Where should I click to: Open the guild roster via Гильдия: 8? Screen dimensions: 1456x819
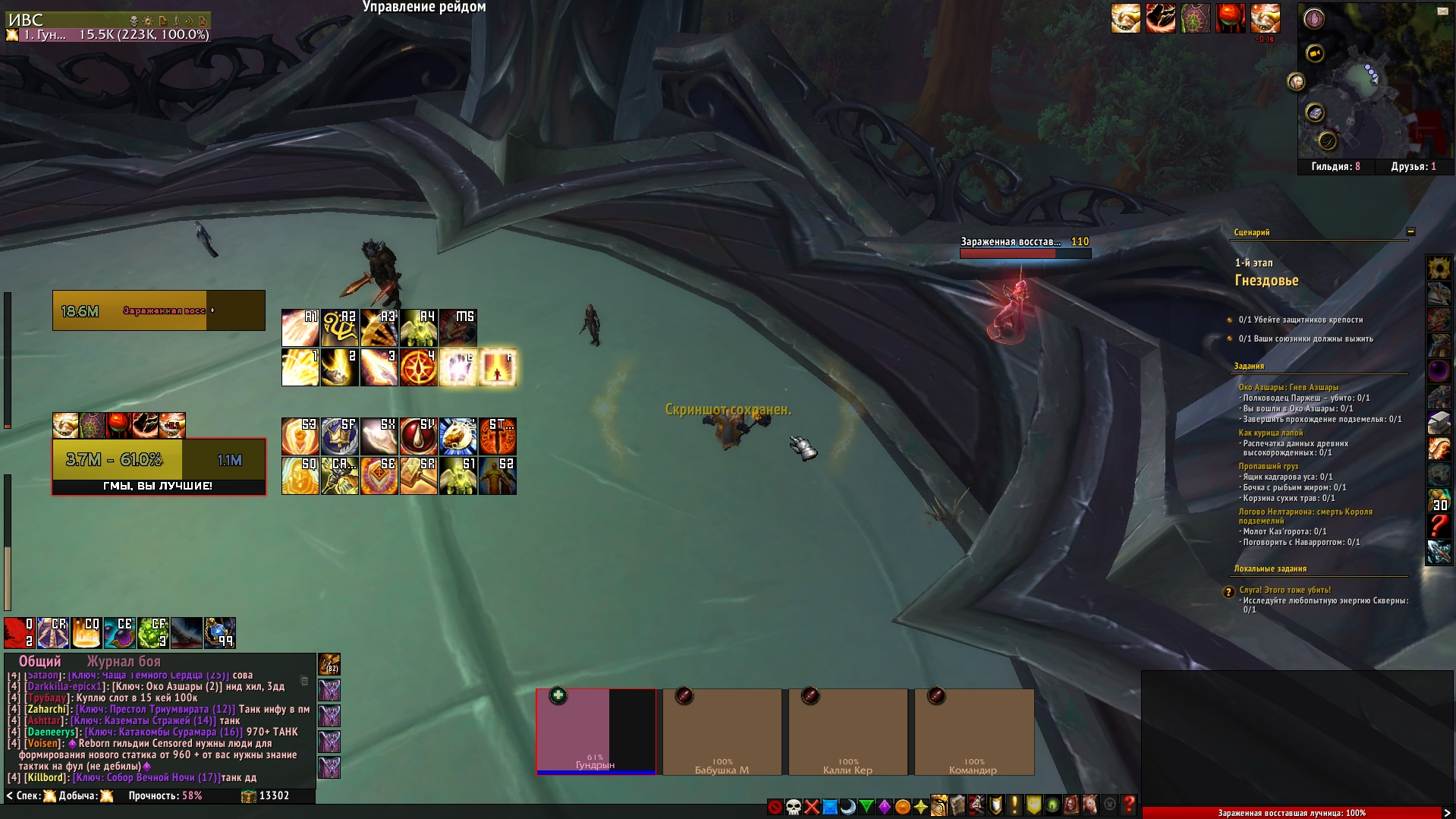point(1335,166)
